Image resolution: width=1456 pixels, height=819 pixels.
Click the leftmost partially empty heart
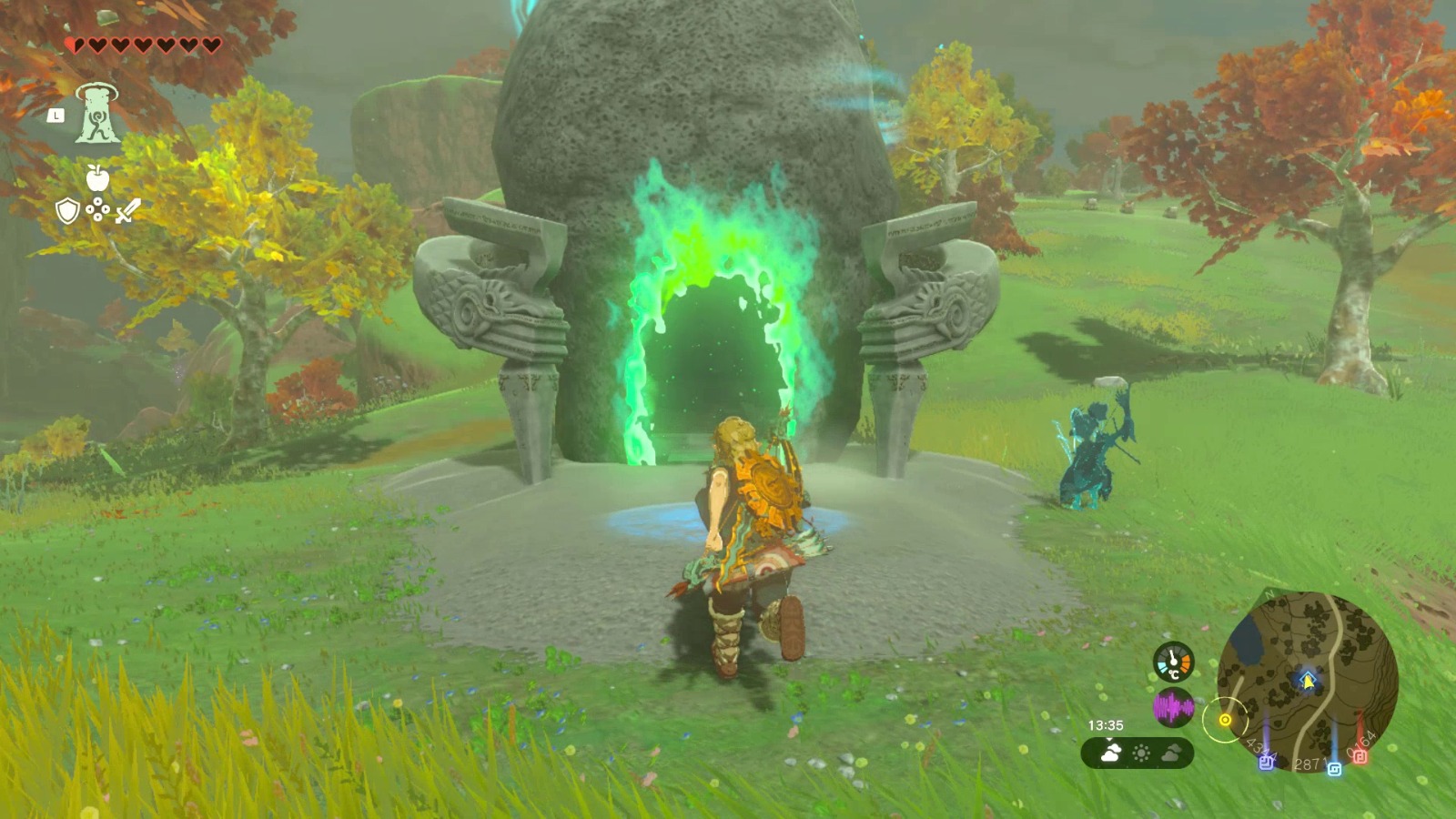(73, 43)
